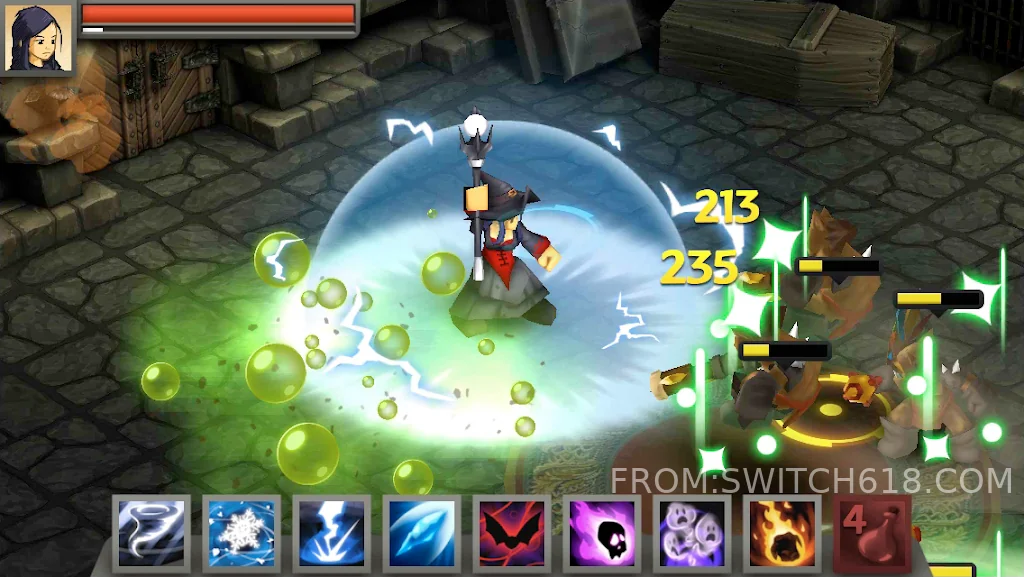Trigger the red bat ability
Screen dimensions: 1024x577
pos(511,532)
